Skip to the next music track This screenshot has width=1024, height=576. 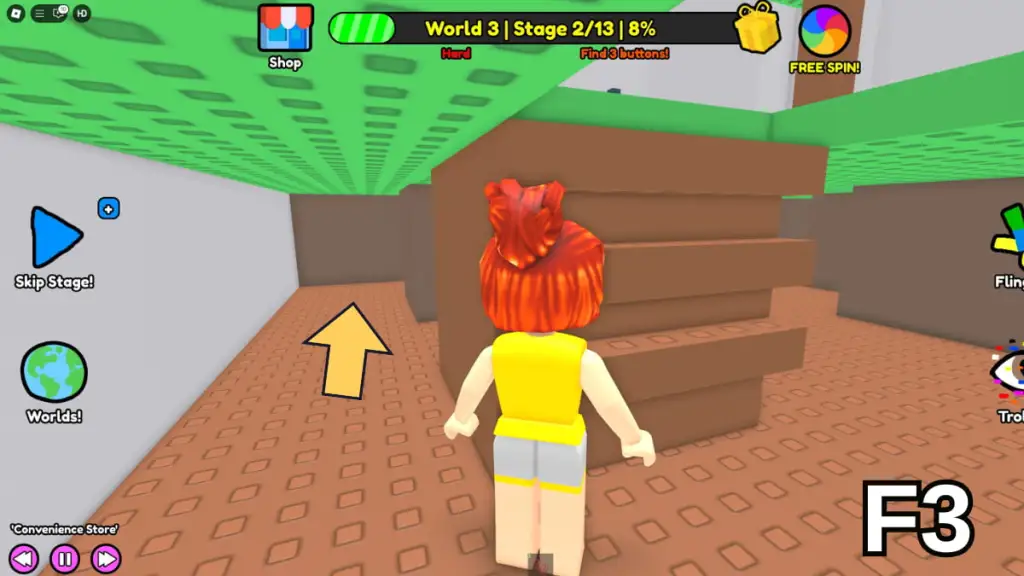pos(105,558)
